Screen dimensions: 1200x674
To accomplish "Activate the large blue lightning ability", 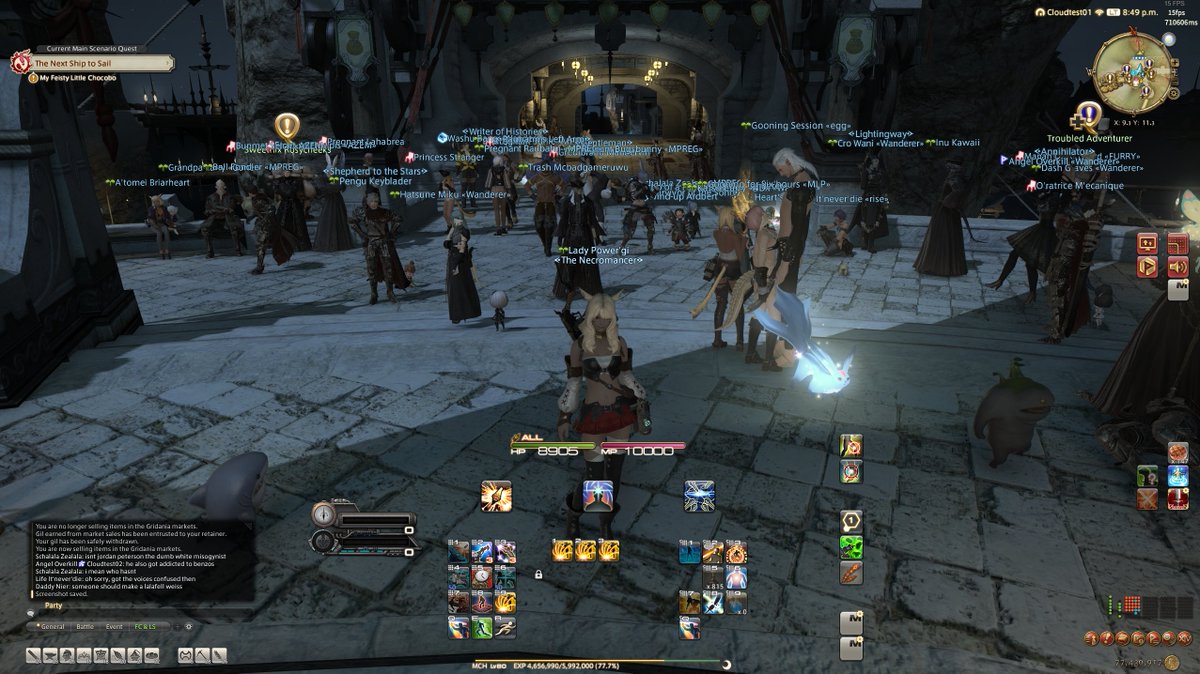I will (x=699, y=496).
